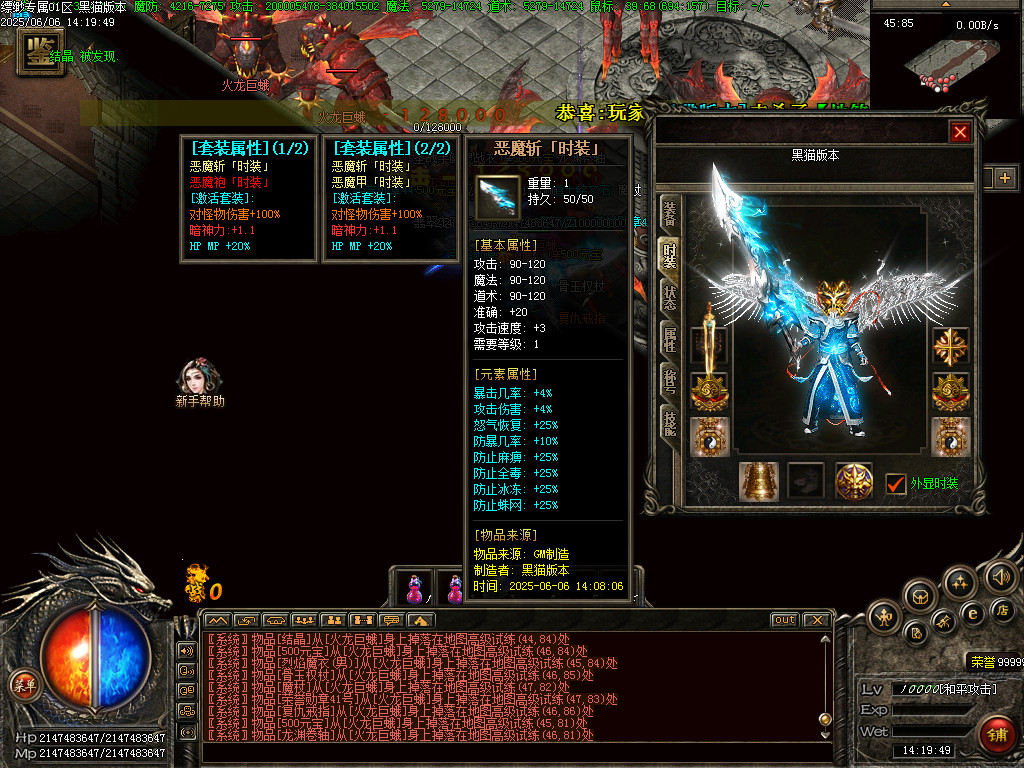Open the minimap

pyautogui.click(x=946, y=62)
